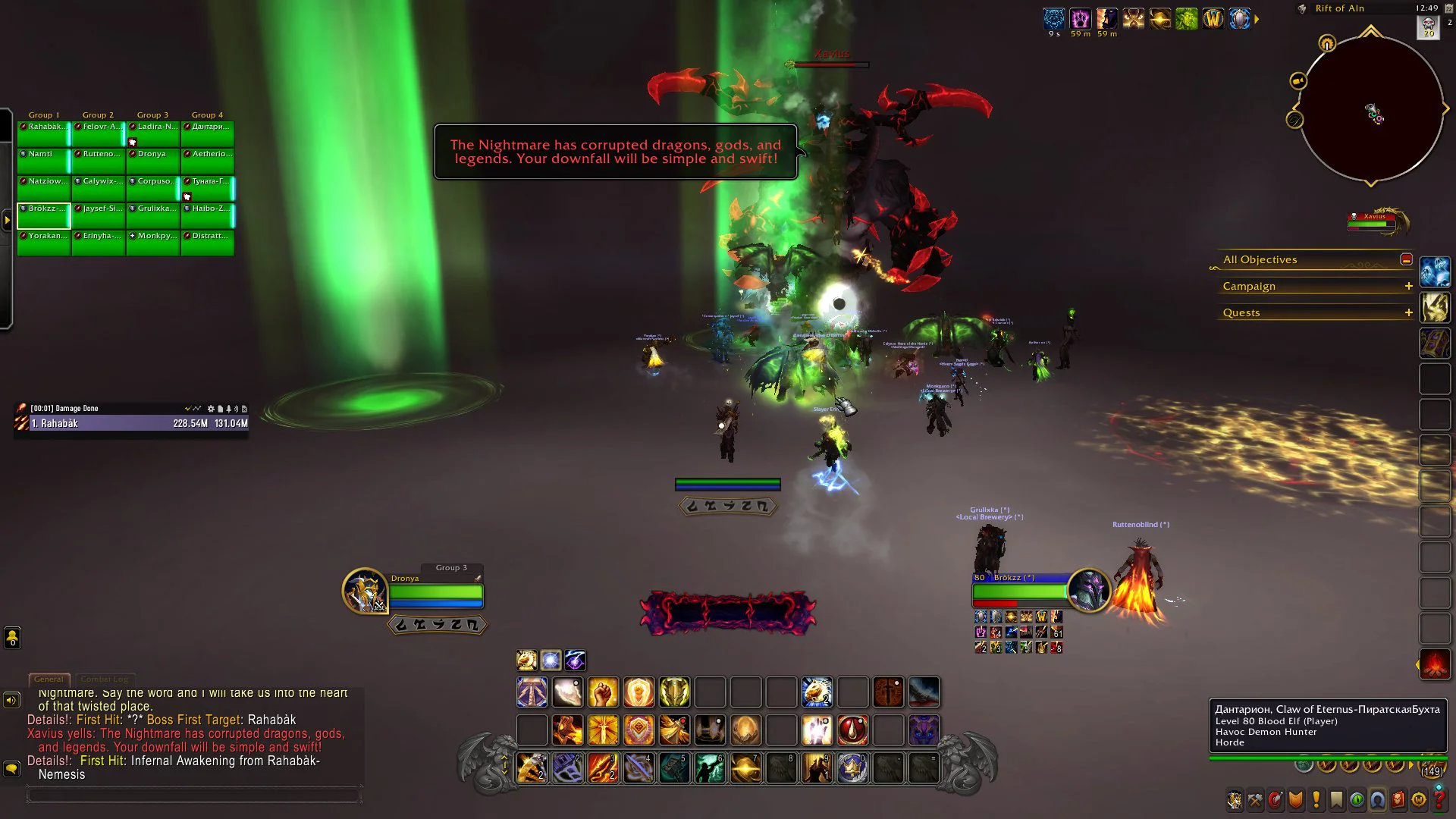Image resolution: width=1456 pixels, height=819 pixels.
Task: Toggle the Details damage meter options gear
Action: pyautogui.click(x=211, y=408)
